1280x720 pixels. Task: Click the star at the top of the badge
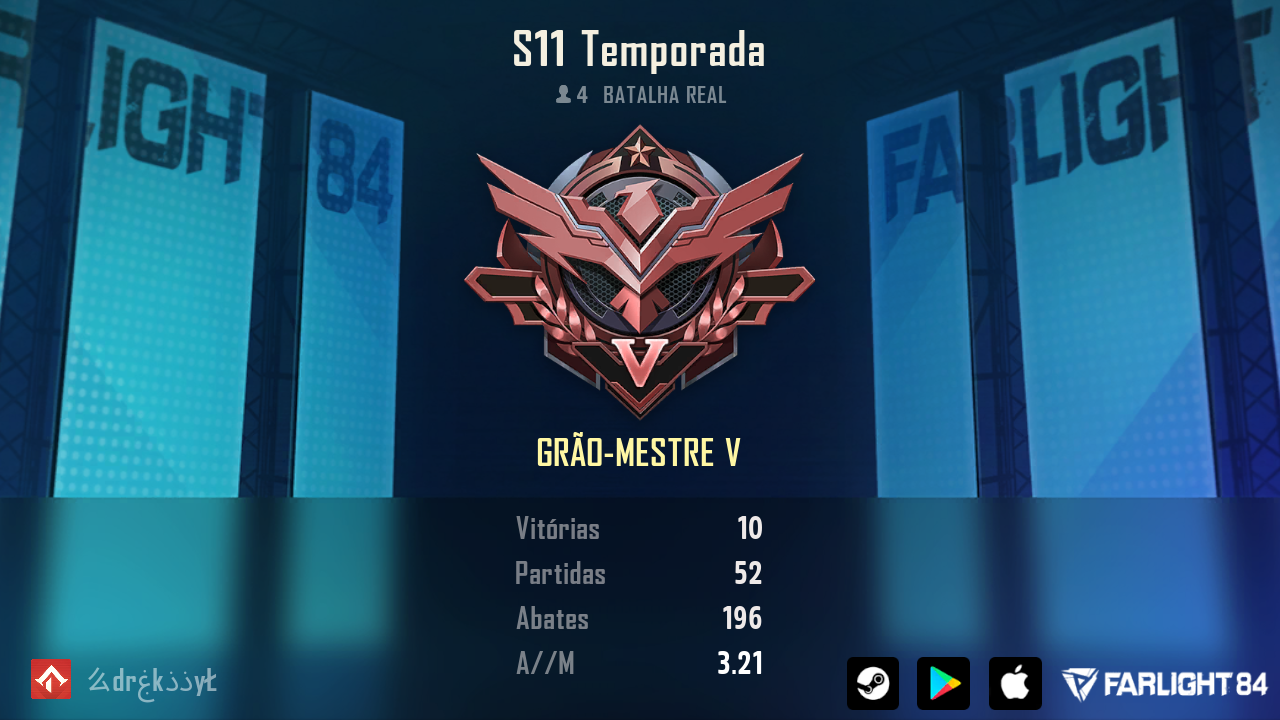tap(640, 150)
